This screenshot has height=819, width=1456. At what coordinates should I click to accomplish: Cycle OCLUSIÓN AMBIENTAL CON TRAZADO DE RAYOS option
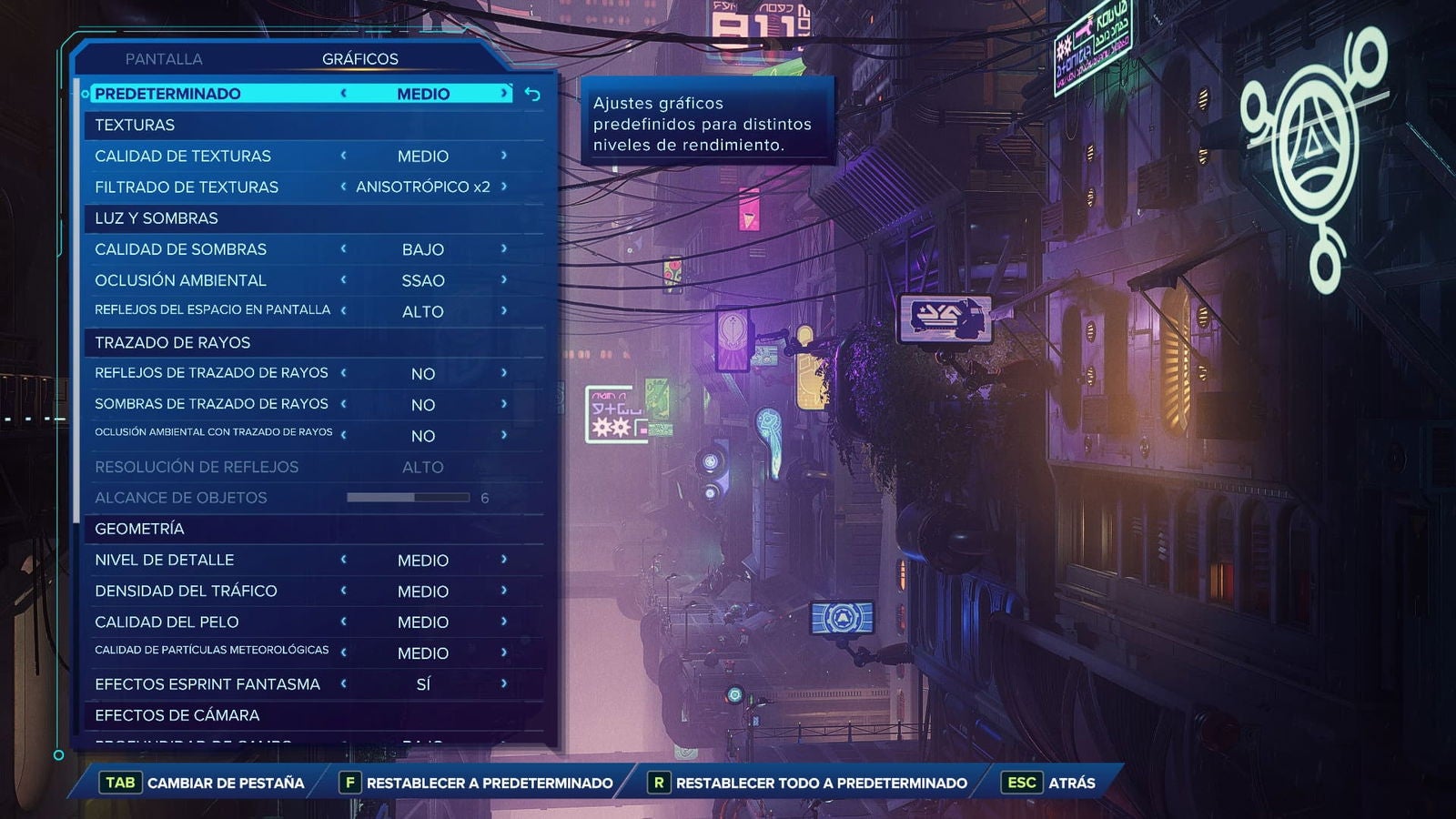pyautogui.click(x=502, y=435)
